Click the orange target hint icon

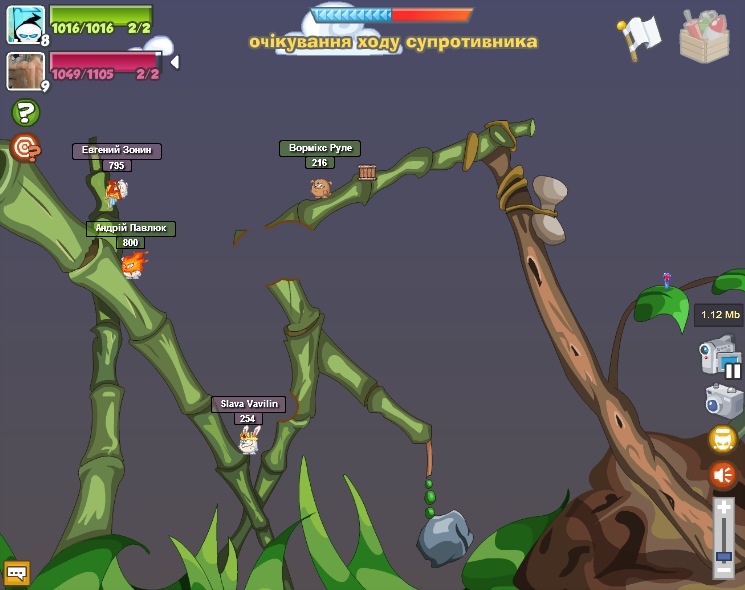pos(25,149)
